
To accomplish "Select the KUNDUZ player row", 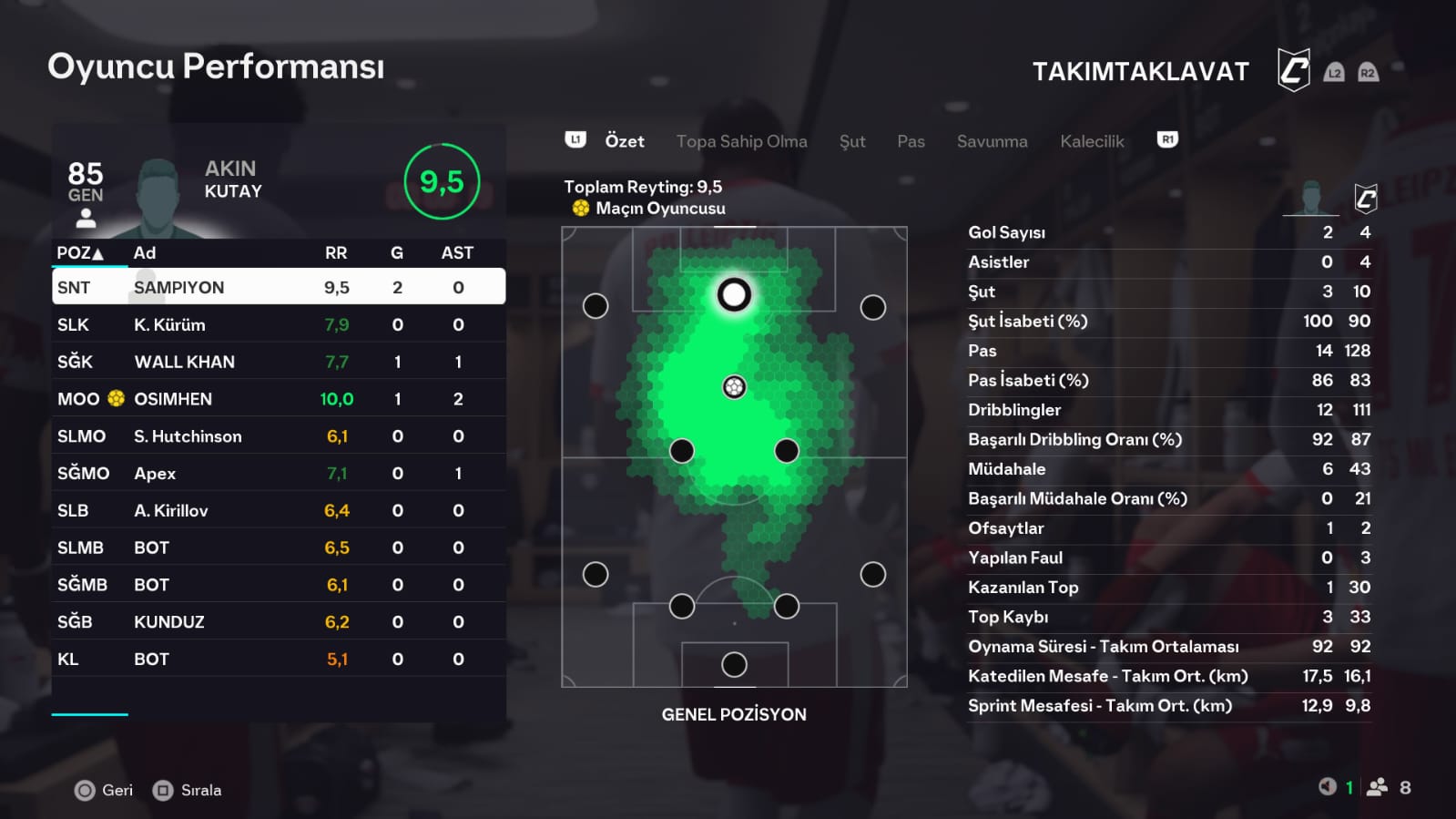I will click(x=278, y=622).
